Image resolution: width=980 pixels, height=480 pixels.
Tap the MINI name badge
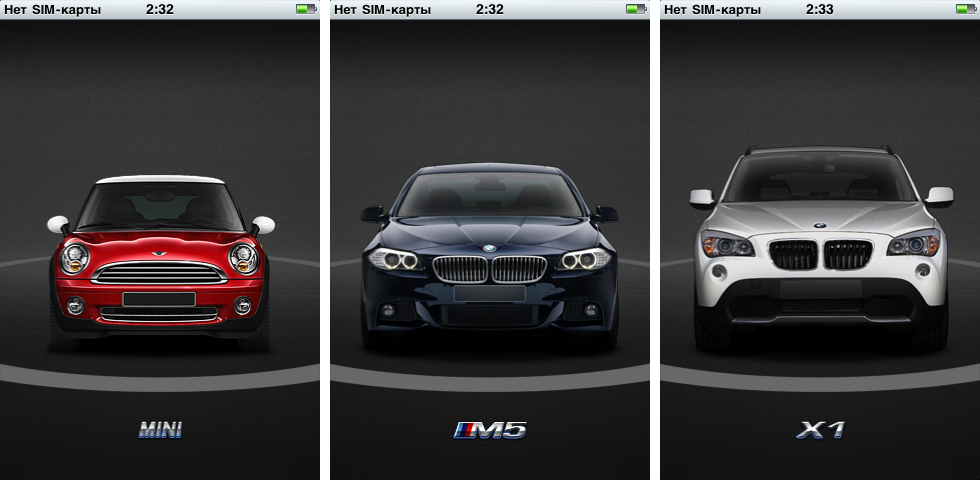(x=160, y=431)
